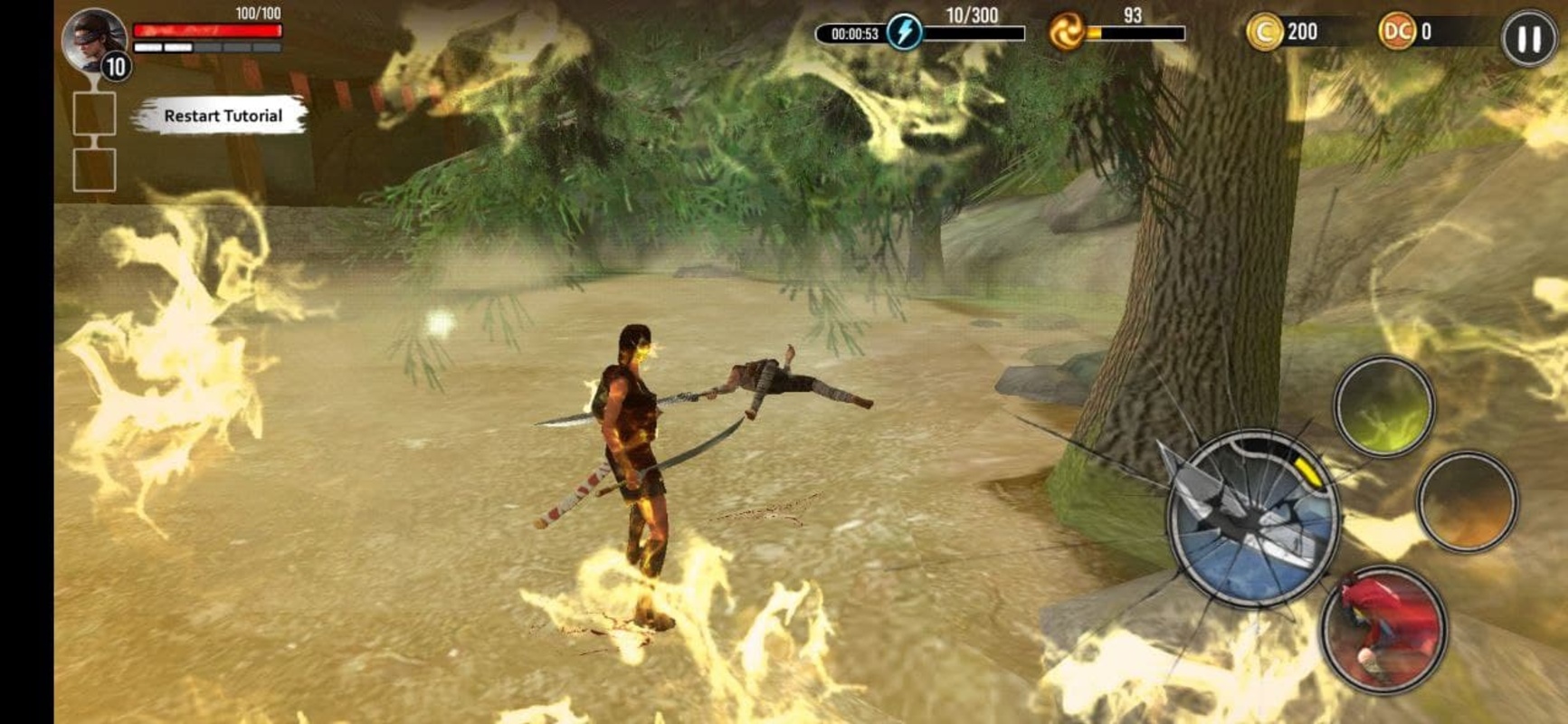Select the orange swirl rage icon
1568x724 pixels.
click(1066, 33)
